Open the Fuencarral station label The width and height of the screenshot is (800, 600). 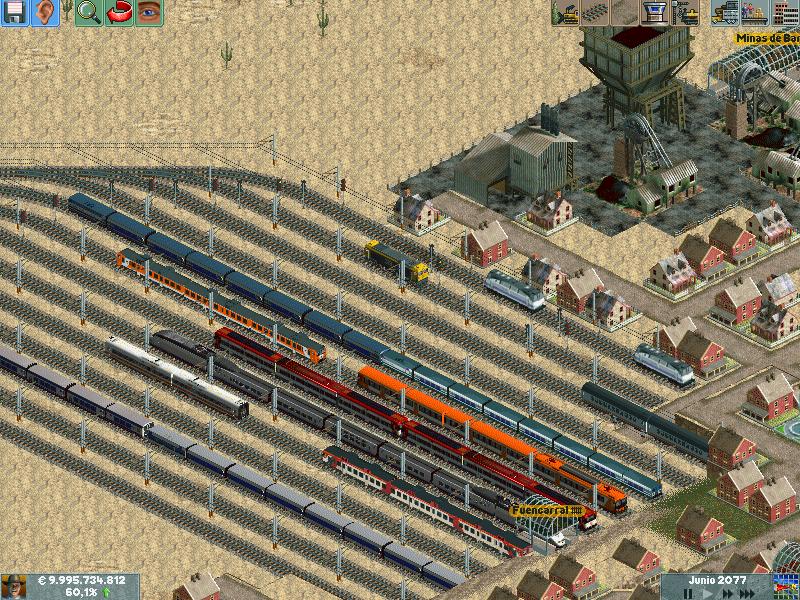(547, 510)
